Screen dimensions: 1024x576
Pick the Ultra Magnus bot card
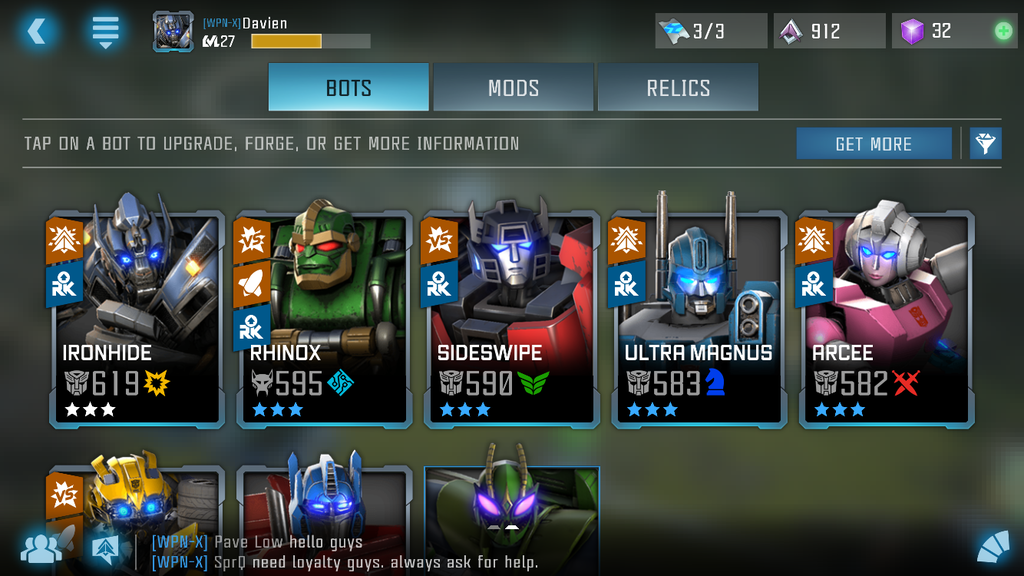coord(698,320)
